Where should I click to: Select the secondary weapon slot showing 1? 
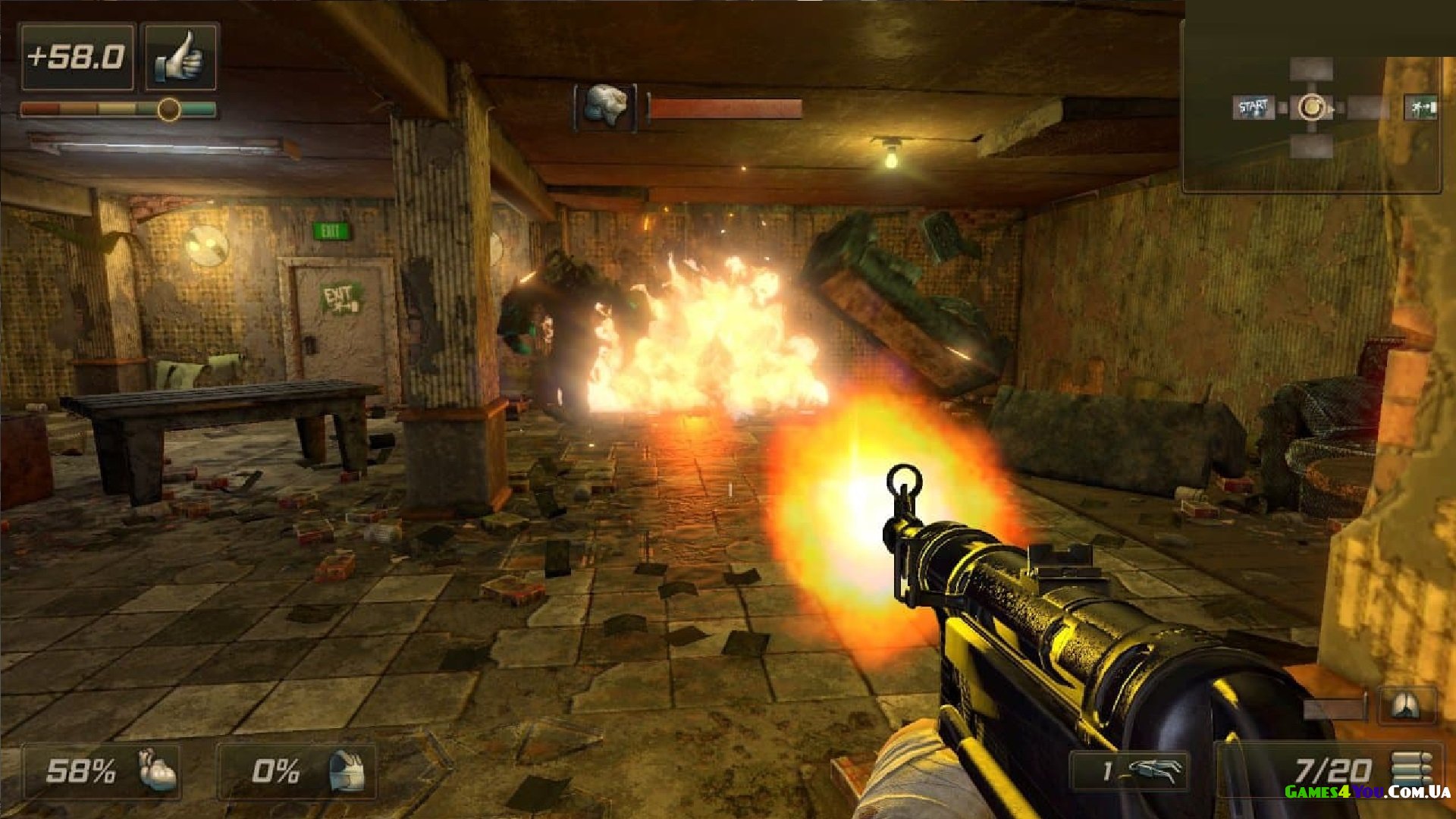click(1130, 771)
